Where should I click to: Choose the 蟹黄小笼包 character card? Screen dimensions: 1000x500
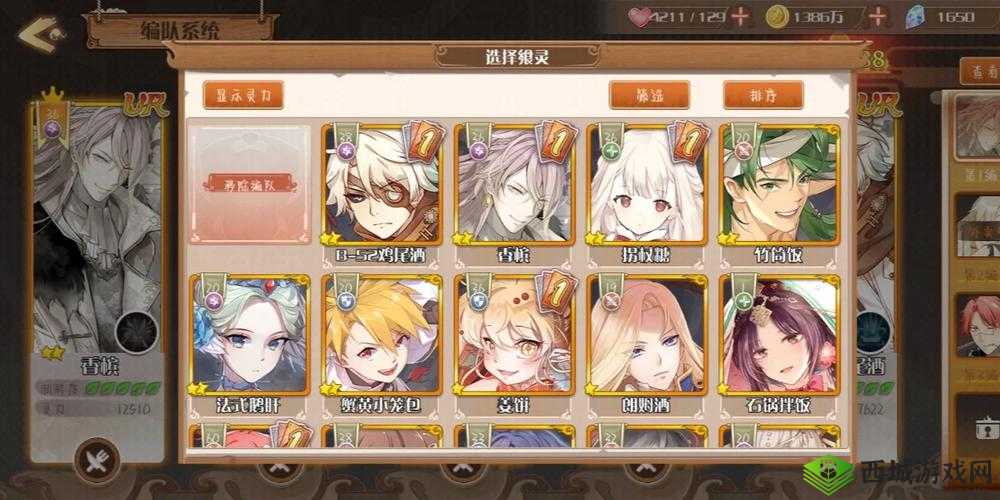[x=381, y=338]
